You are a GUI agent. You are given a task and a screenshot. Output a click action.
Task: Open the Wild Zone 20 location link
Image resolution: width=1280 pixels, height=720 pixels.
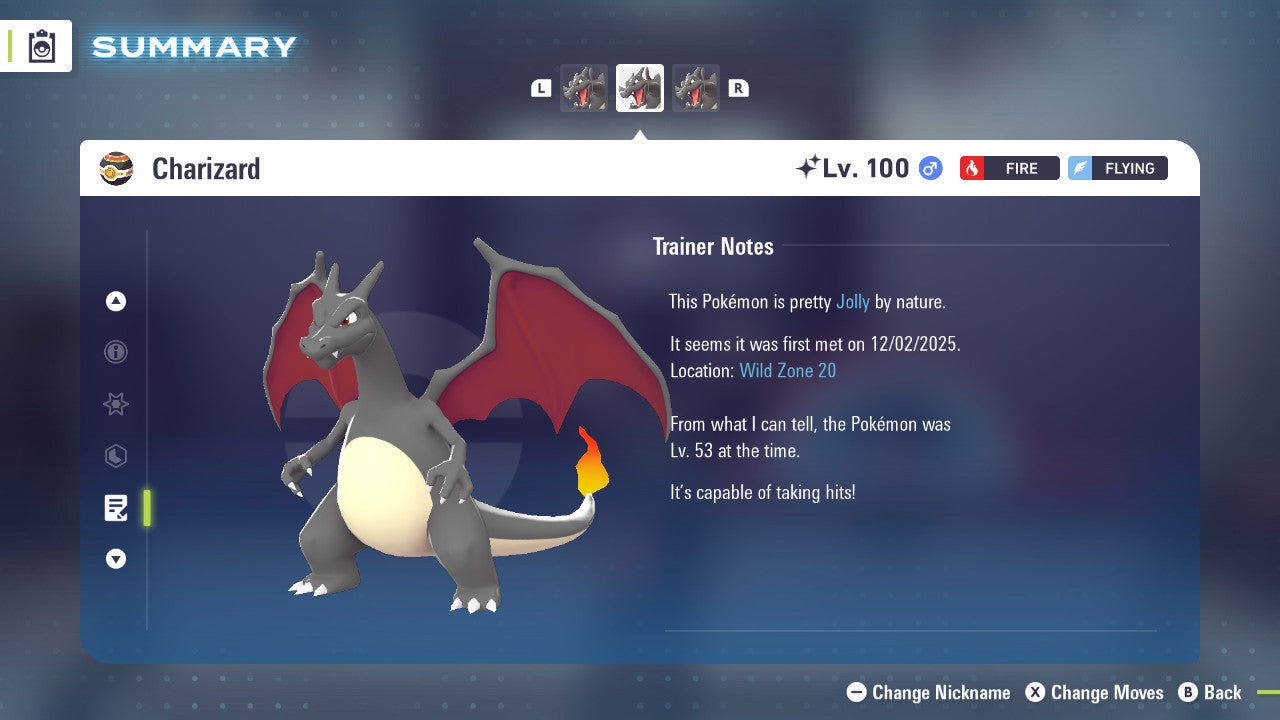click(x=788, y=370)
